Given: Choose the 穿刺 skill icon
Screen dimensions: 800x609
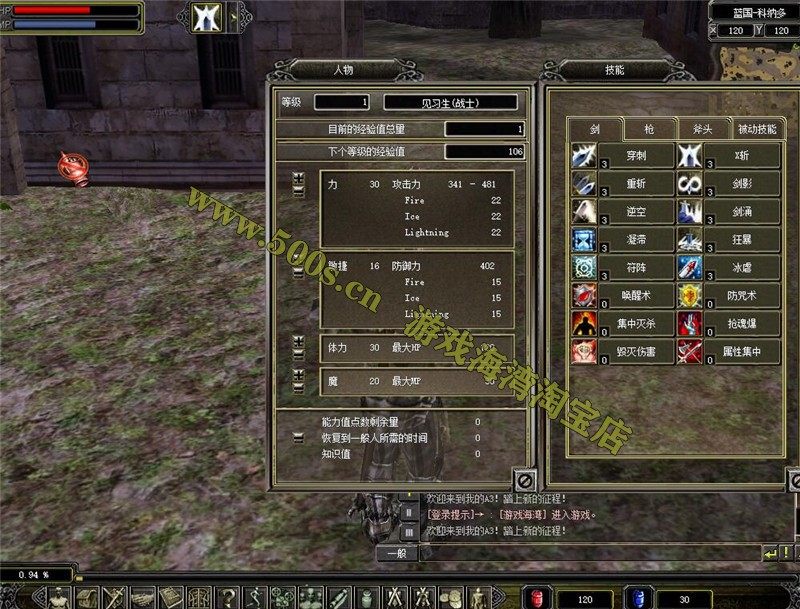Looking at the screenshot, I should click(x=584, y=156).
